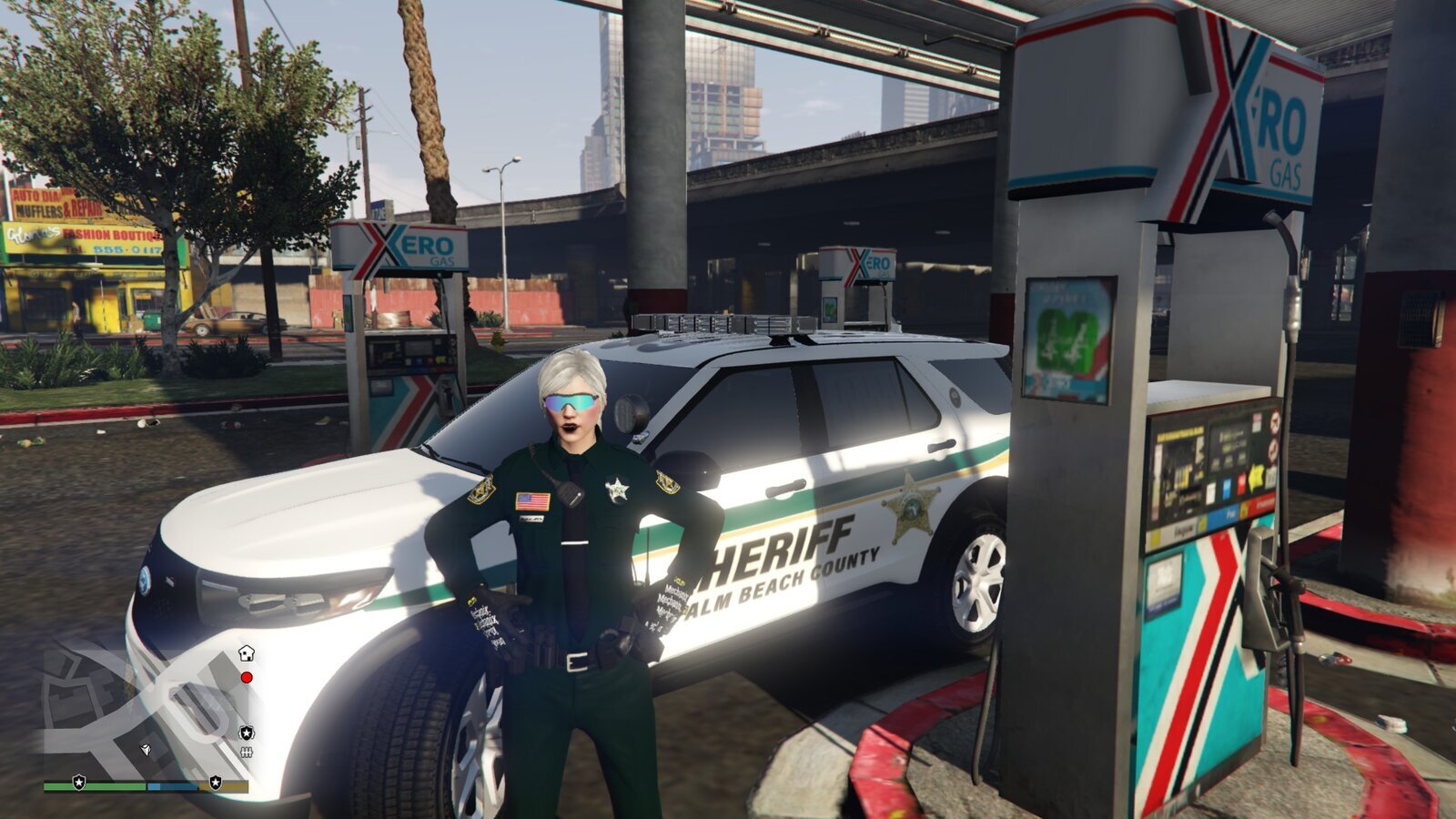The image size is (1456, 819).
Task: Select the badge blip over the yellow bar
Action: tap(216, 782)
